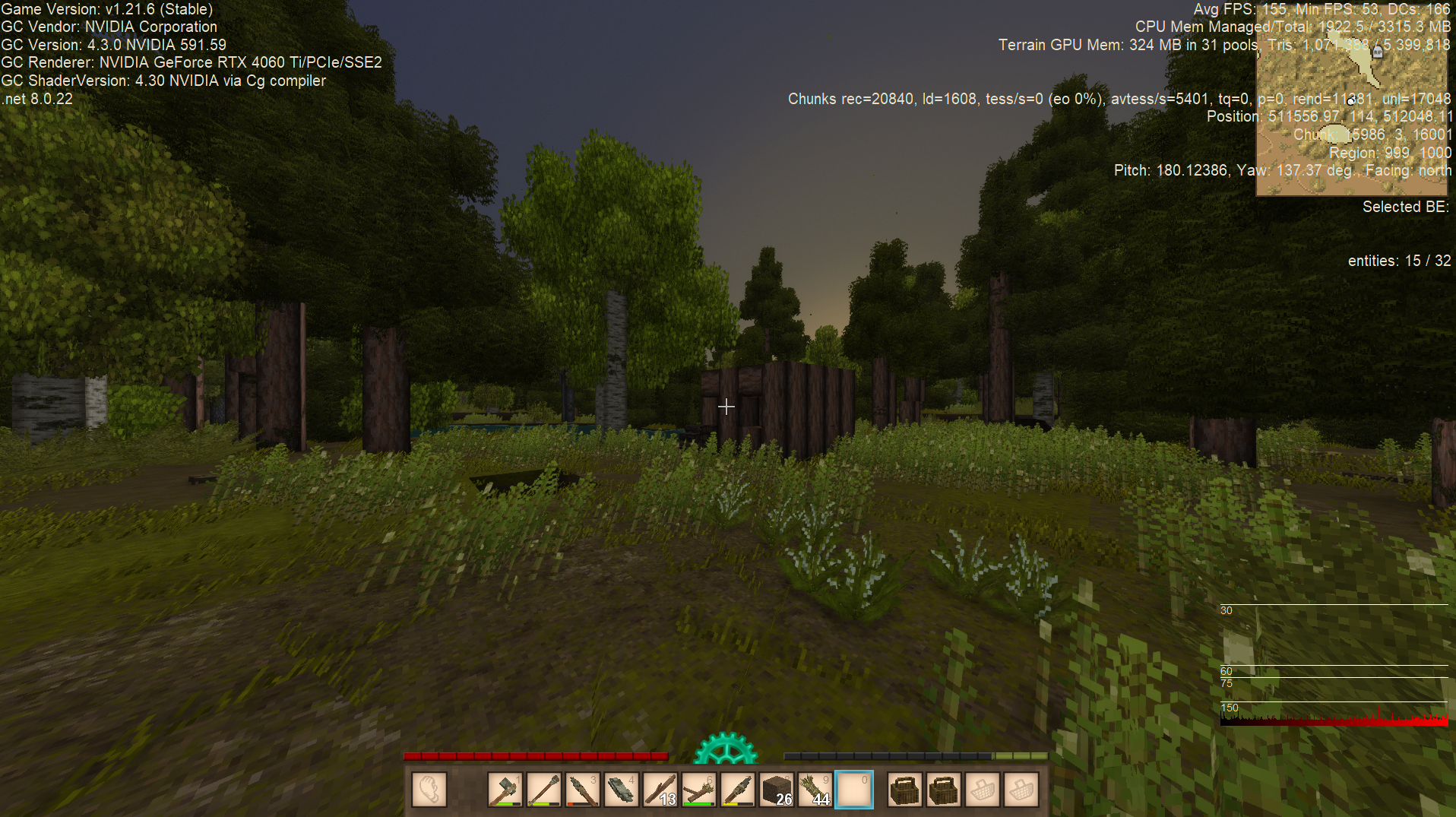Click the offhand slot with hand icon

tap(429, 790)
